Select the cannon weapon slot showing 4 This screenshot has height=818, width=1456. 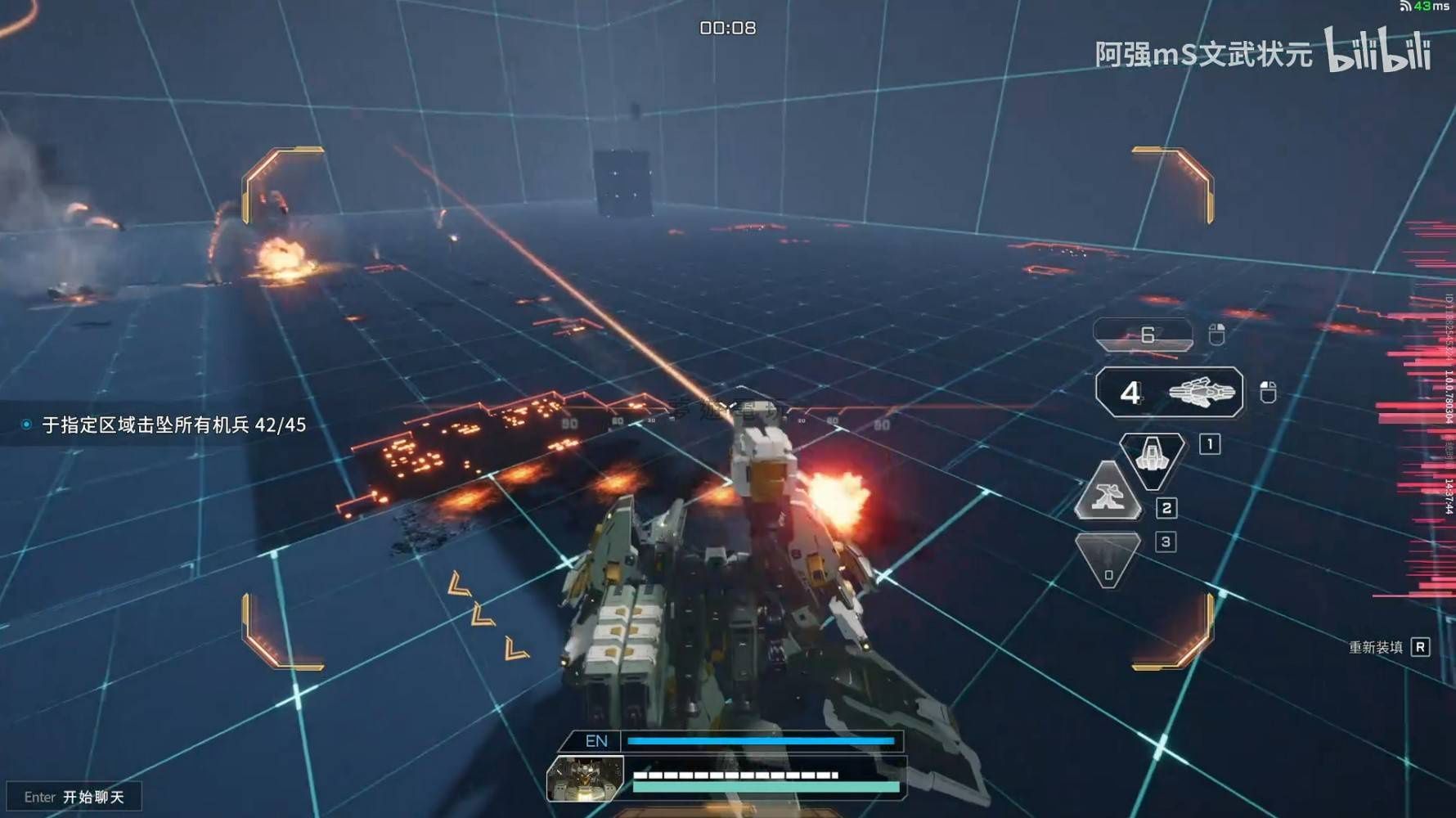(x=1169, y=393)
